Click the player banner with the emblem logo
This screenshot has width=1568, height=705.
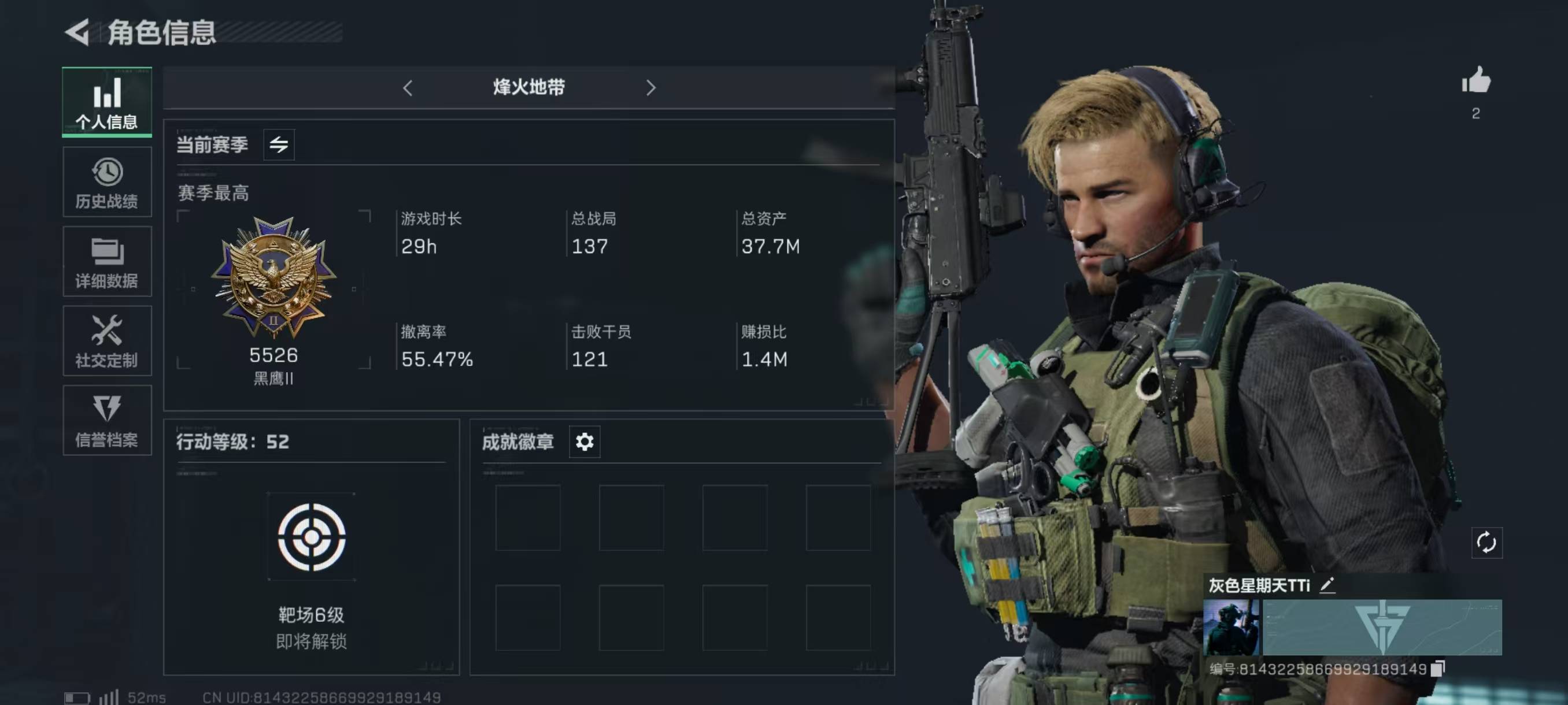click(x=1382, y=627)
